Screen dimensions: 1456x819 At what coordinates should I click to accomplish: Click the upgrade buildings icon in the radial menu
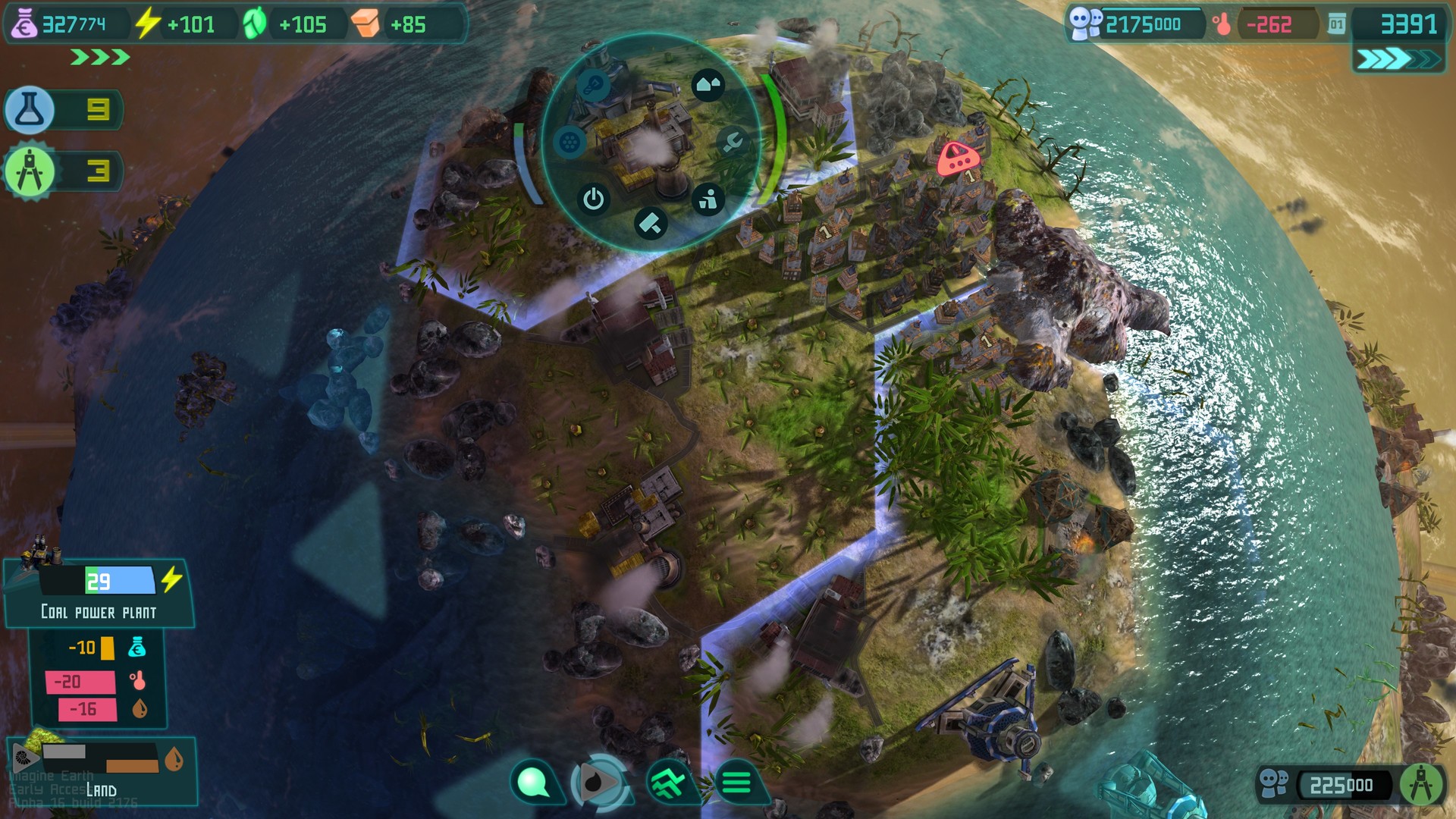coord(708,83)
